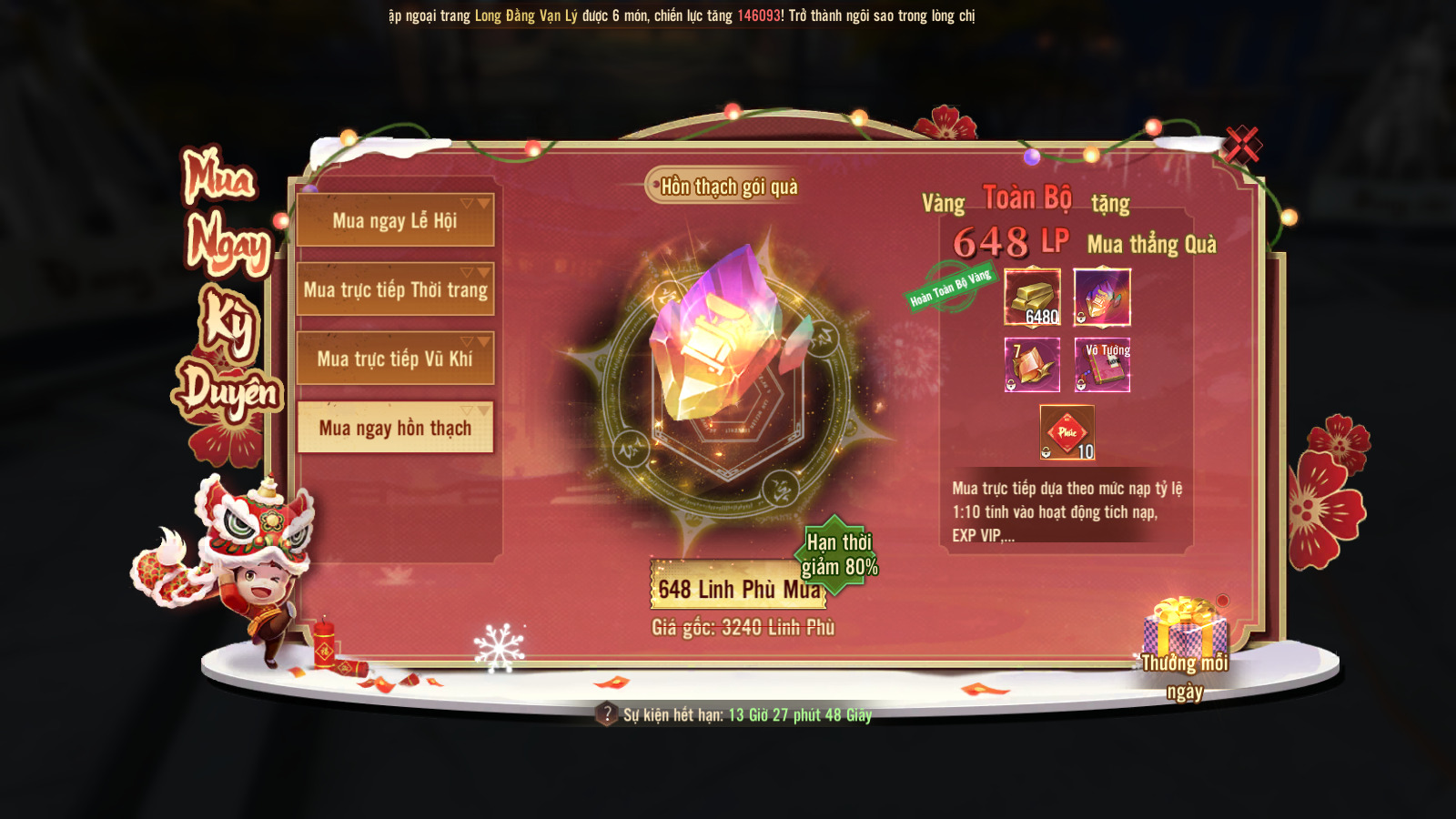Open the Mua trực tiếp Thời trang tab
Image resolution: width=1456 pixels, height=819 pixels.
(x=395, y=289)
